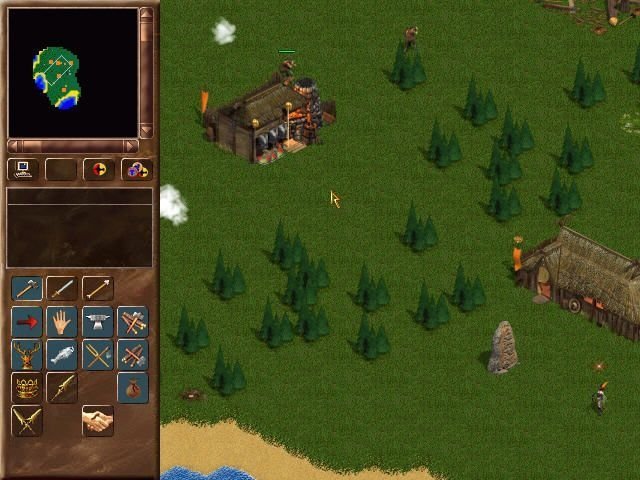This screenshot has height=480, width=640.
Task: Click the minimap's horizontal scrollbar right arrow
Action: (x=131, y=146)
